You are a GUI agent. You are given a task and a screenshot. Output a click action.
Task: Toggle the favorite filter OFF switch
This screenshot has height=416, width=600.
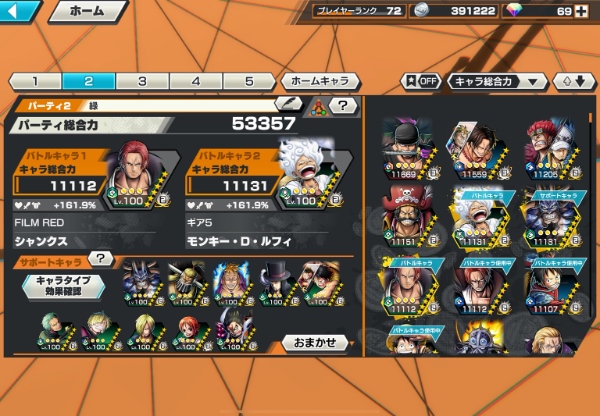[x=421, y=81]
